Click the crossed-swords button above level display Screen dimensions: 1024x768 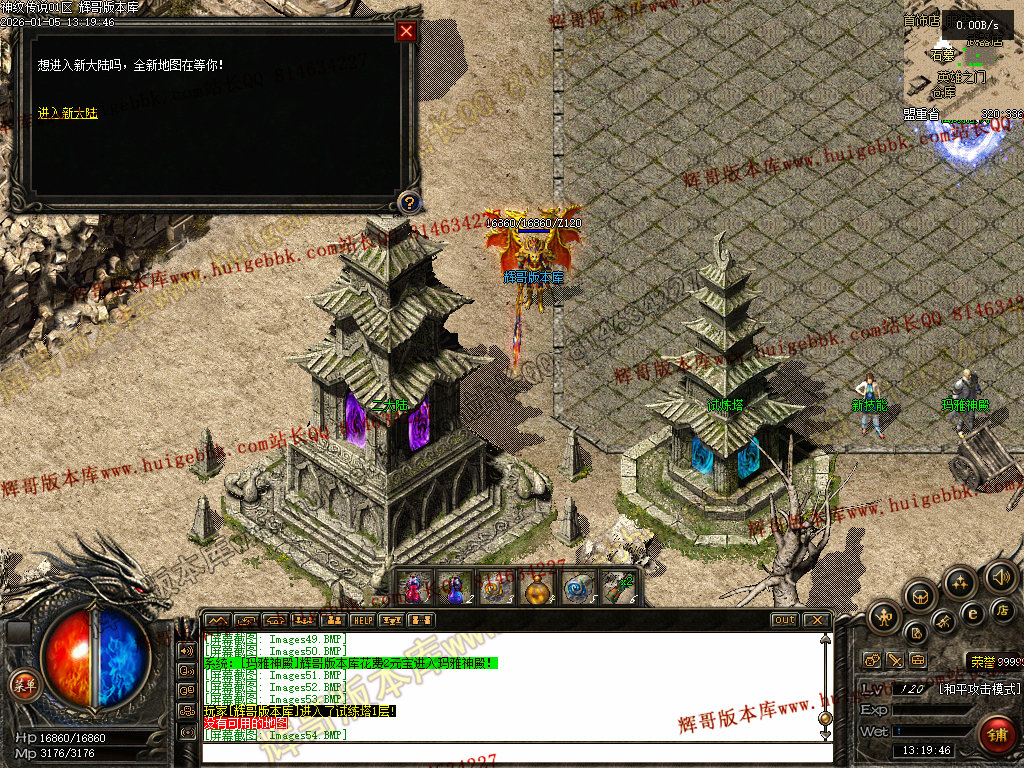tap(895, 660)
